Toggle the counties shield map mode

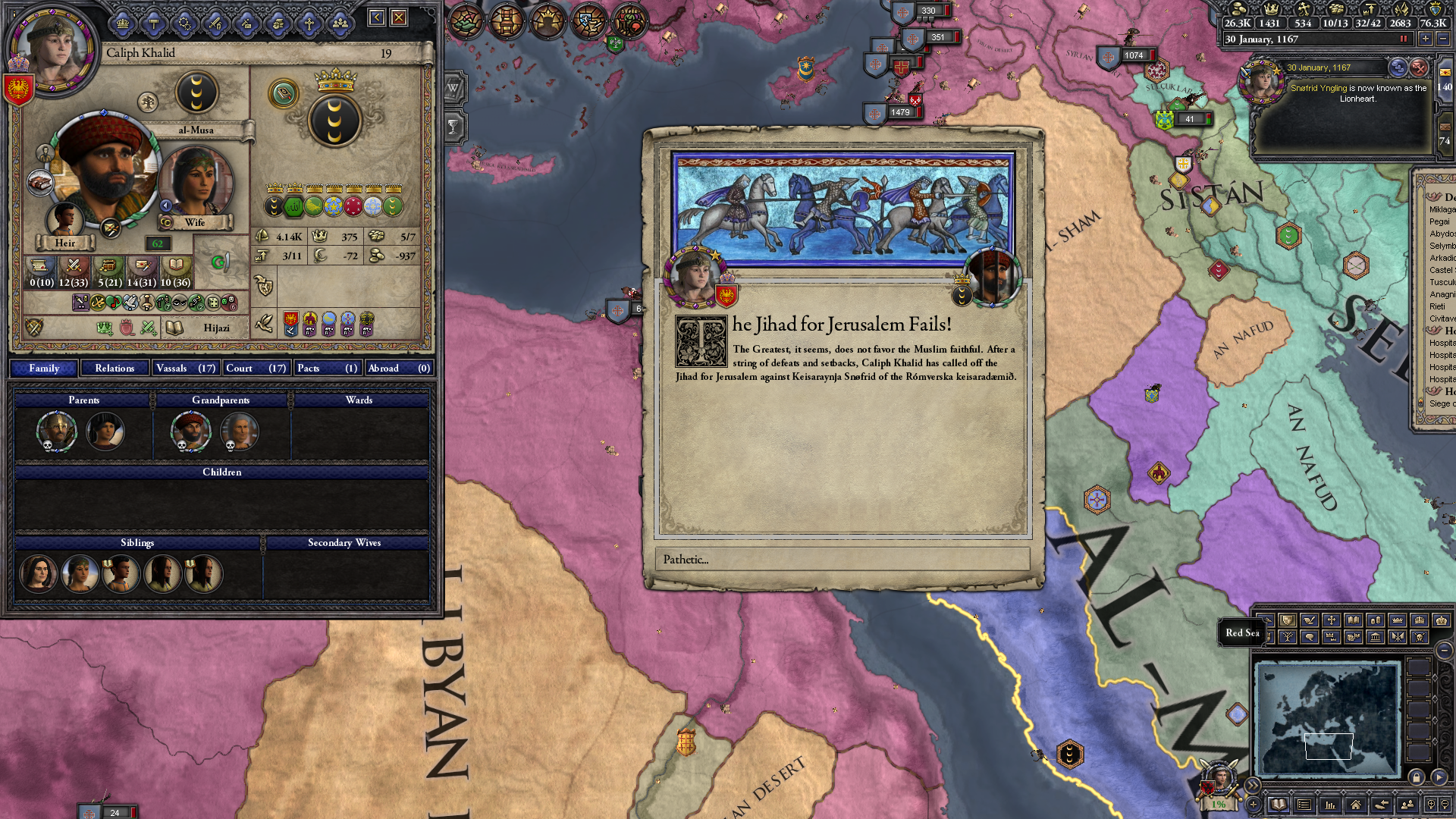(x=1287, y=621)
